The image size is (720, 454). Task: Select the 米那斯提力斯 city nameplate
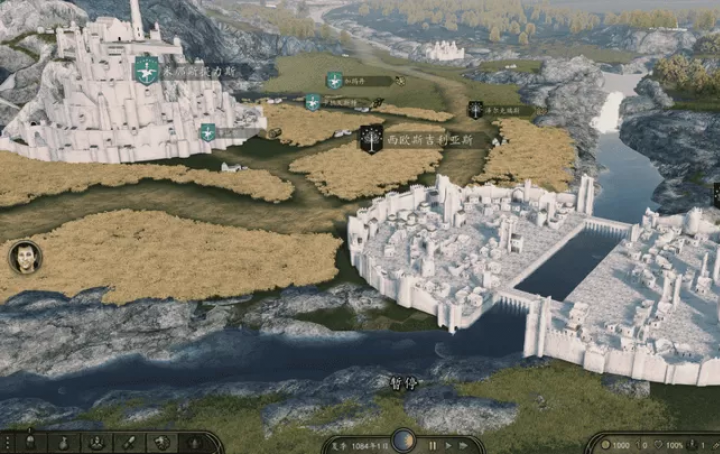[x=195, y=70]
